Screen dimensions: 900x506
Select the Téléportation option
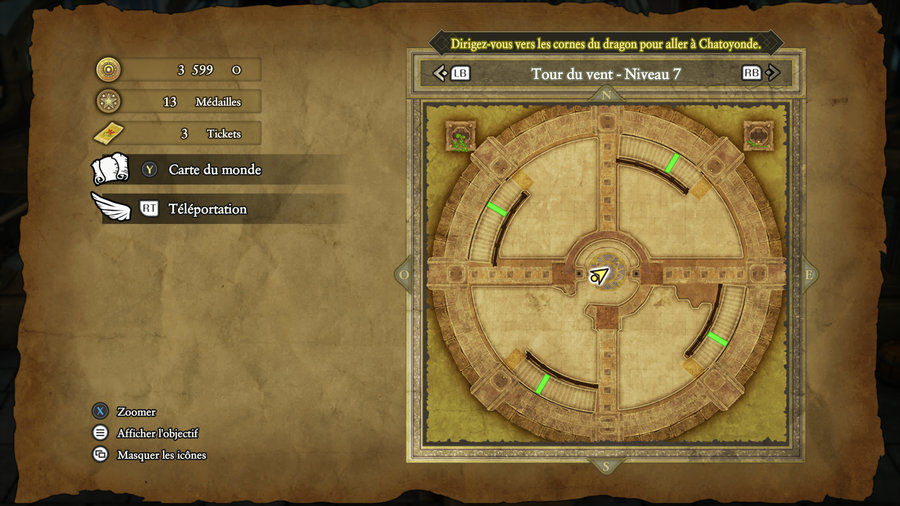tap(207, 209)
